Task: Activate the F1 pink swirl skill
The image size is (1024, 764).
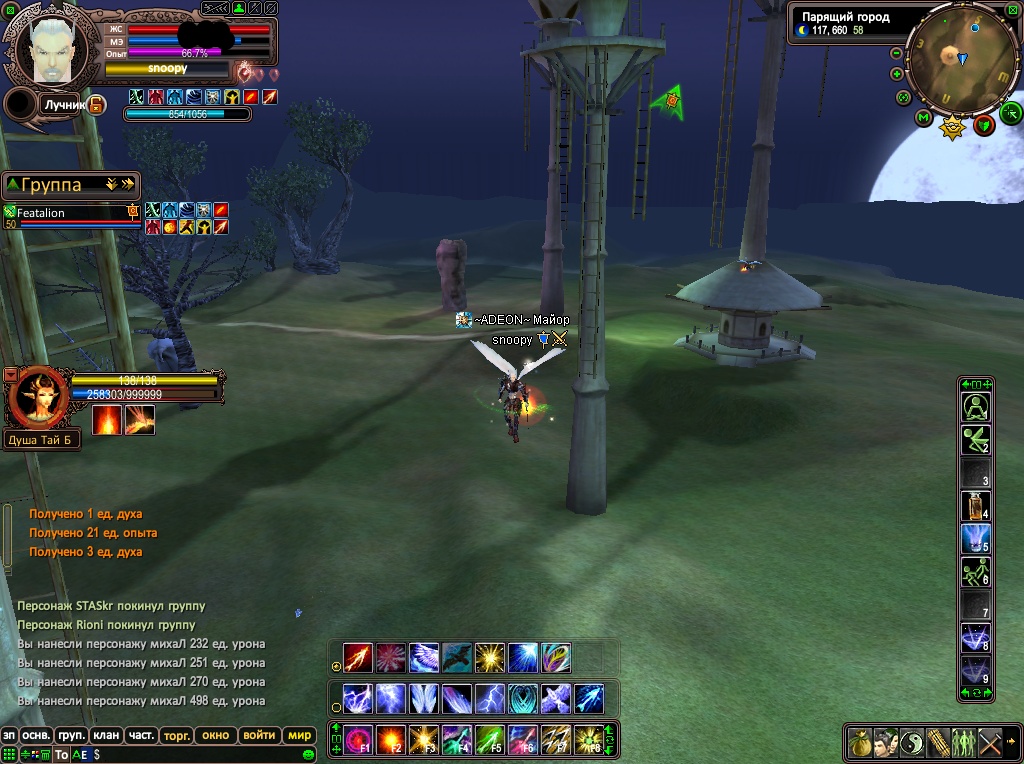Action: pyautogui.click(x=358, y=740)
